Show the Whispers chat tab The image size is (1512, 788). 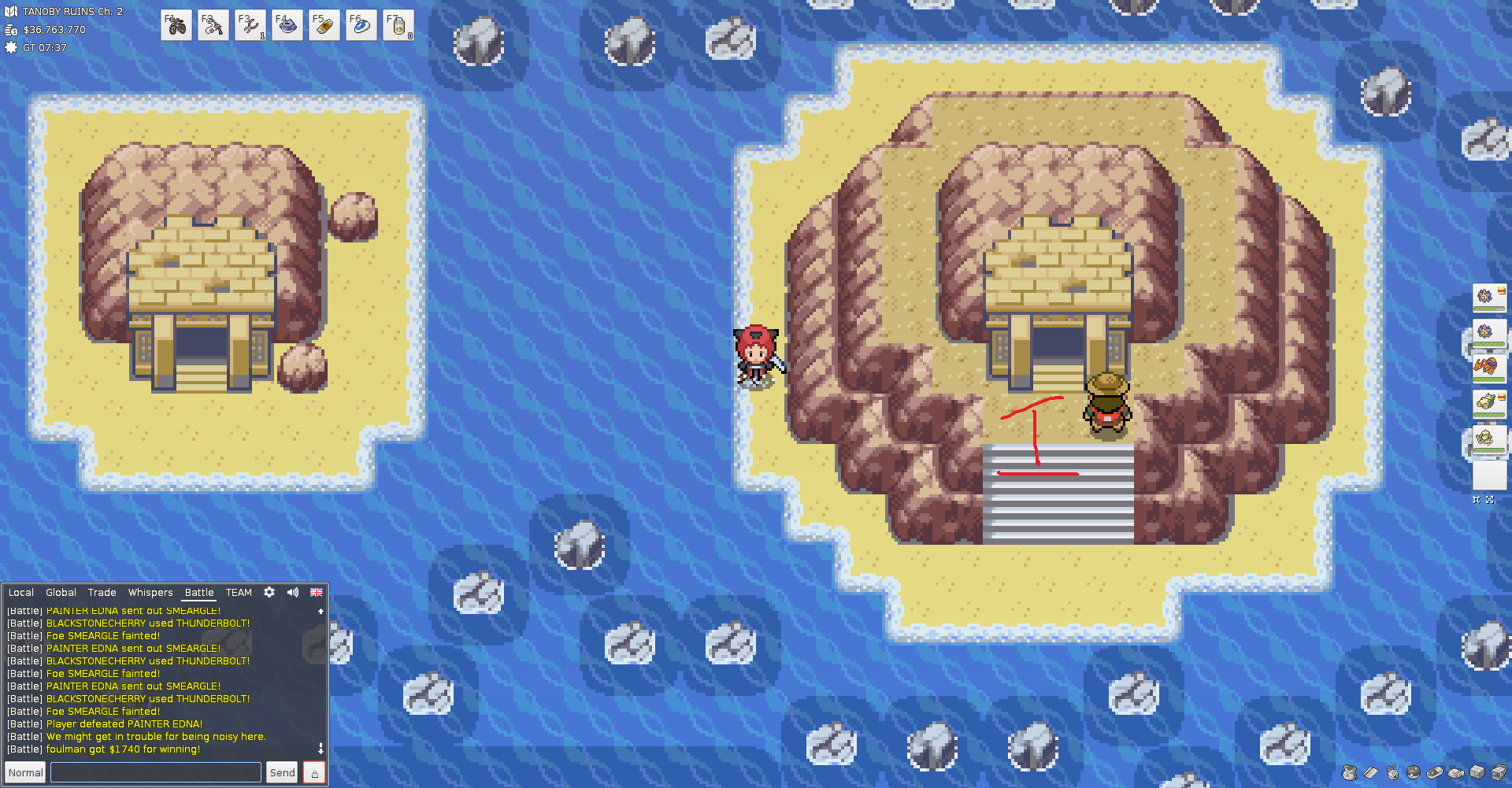pyautogui.click(x=150, y=593)
